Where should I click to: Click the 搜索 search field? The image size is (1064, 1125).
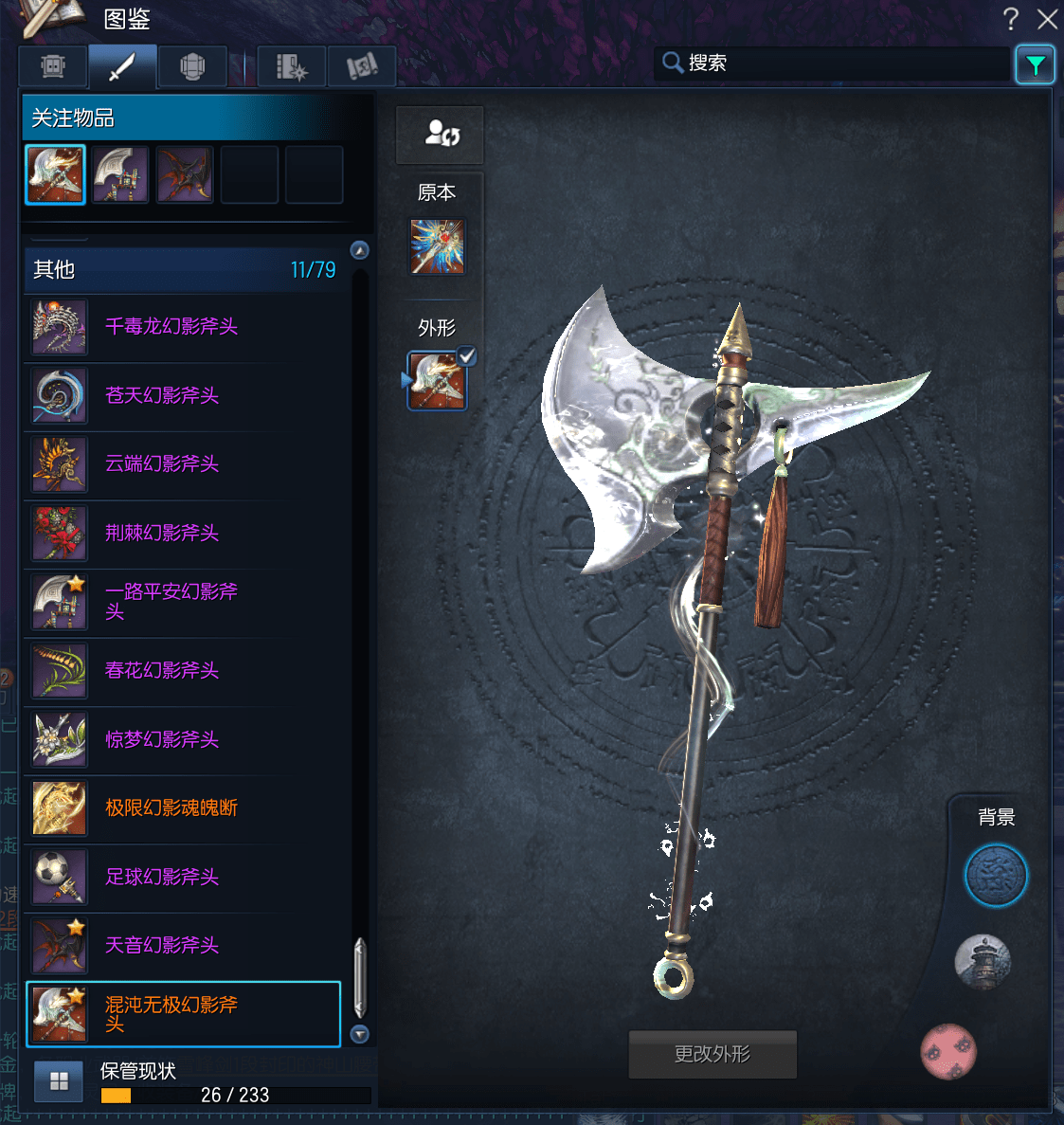pyautogui.click(x=834, y=64)
